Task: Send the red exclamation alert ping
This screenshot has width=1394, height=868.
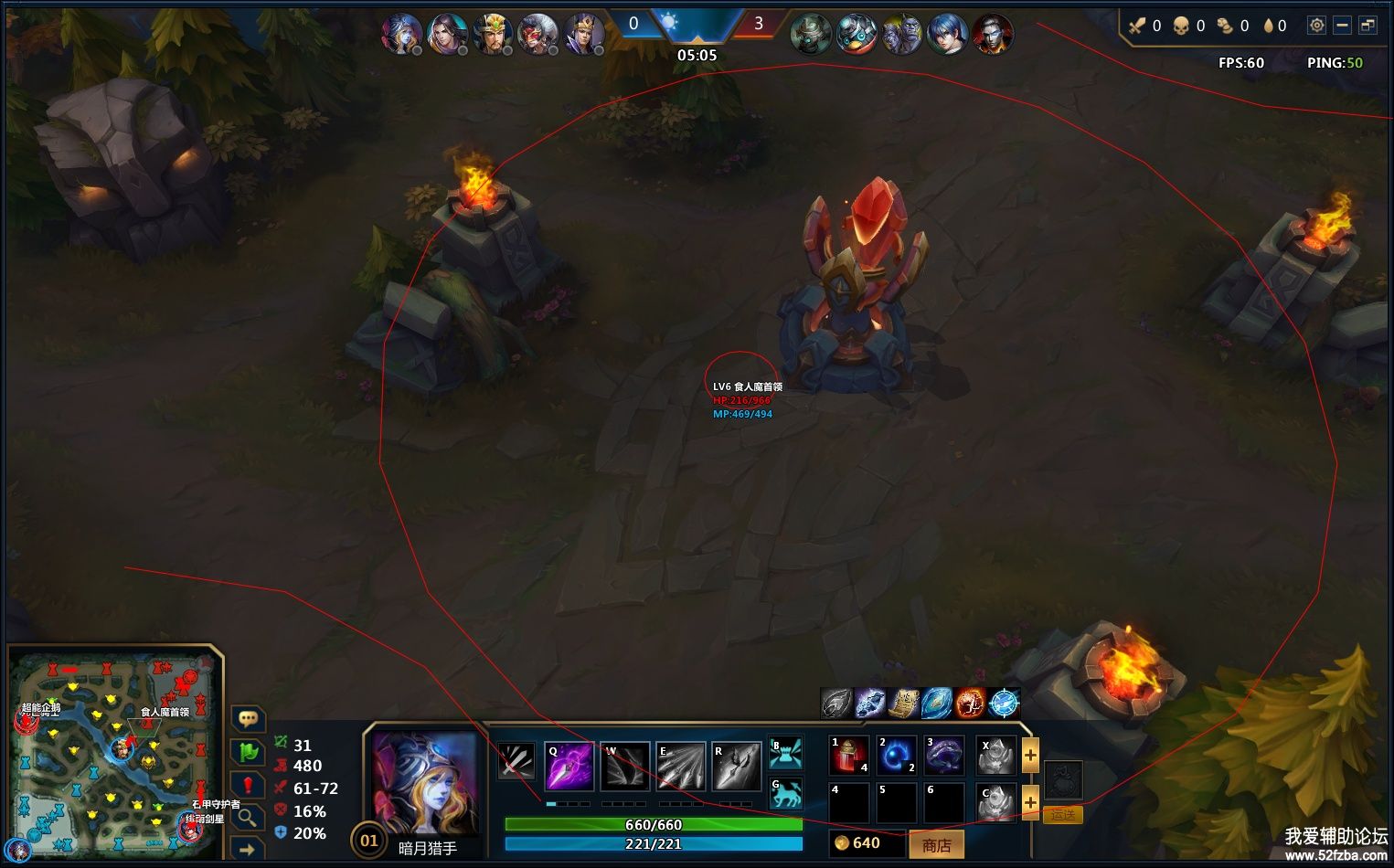Action: click(x=248, y=785)
